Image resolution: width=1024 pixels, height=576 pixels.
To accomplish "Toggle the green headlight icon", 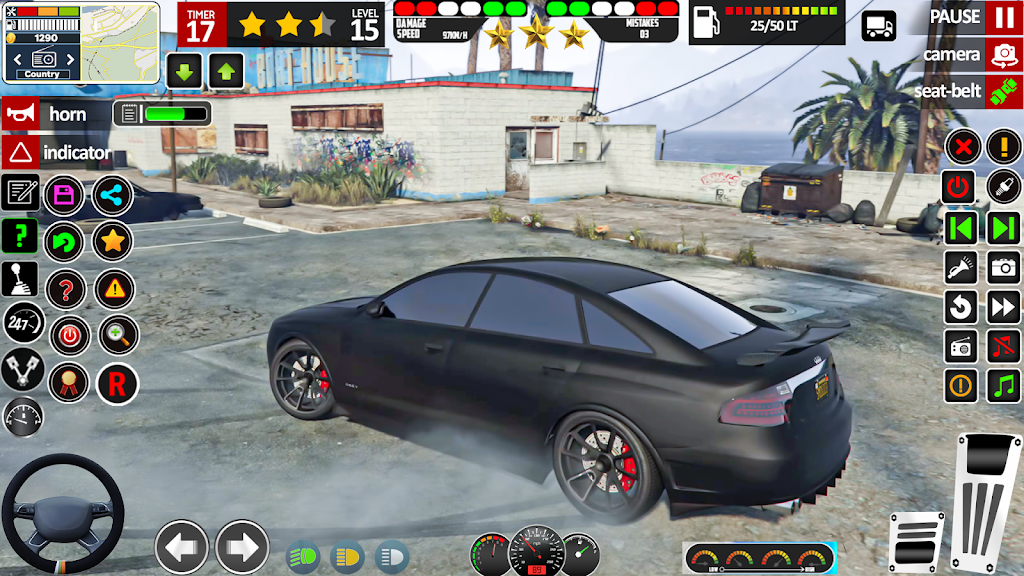I will click(x=303, y=555).
